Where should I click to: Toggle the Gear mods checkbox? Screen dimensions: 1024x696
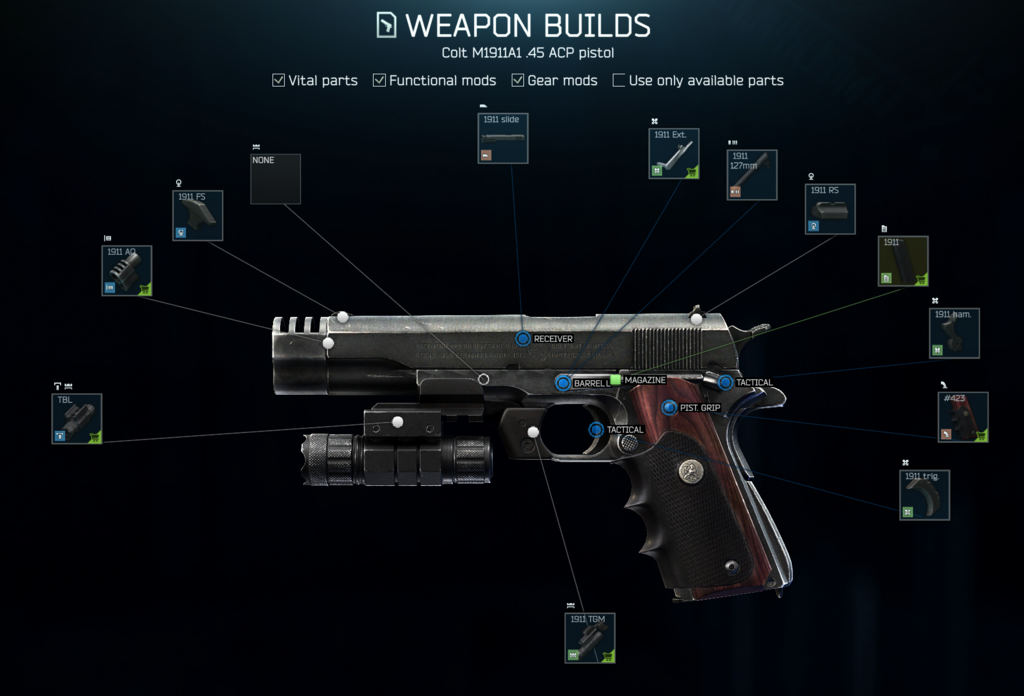coord(518,80)
